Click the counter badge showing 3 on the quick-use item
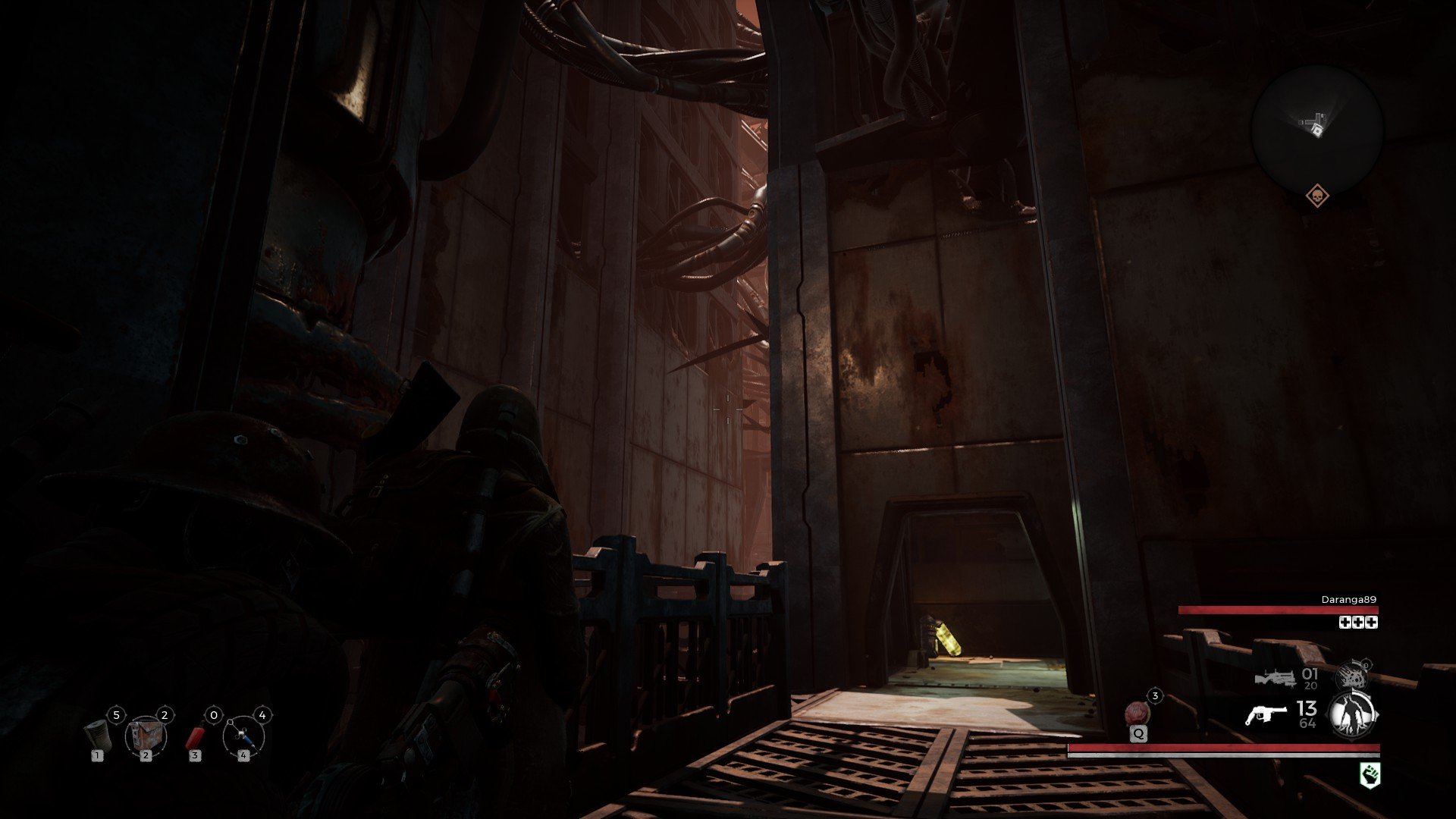Screen dimensions: 1456x819 pyautogui.click(x=1155, y=695)
